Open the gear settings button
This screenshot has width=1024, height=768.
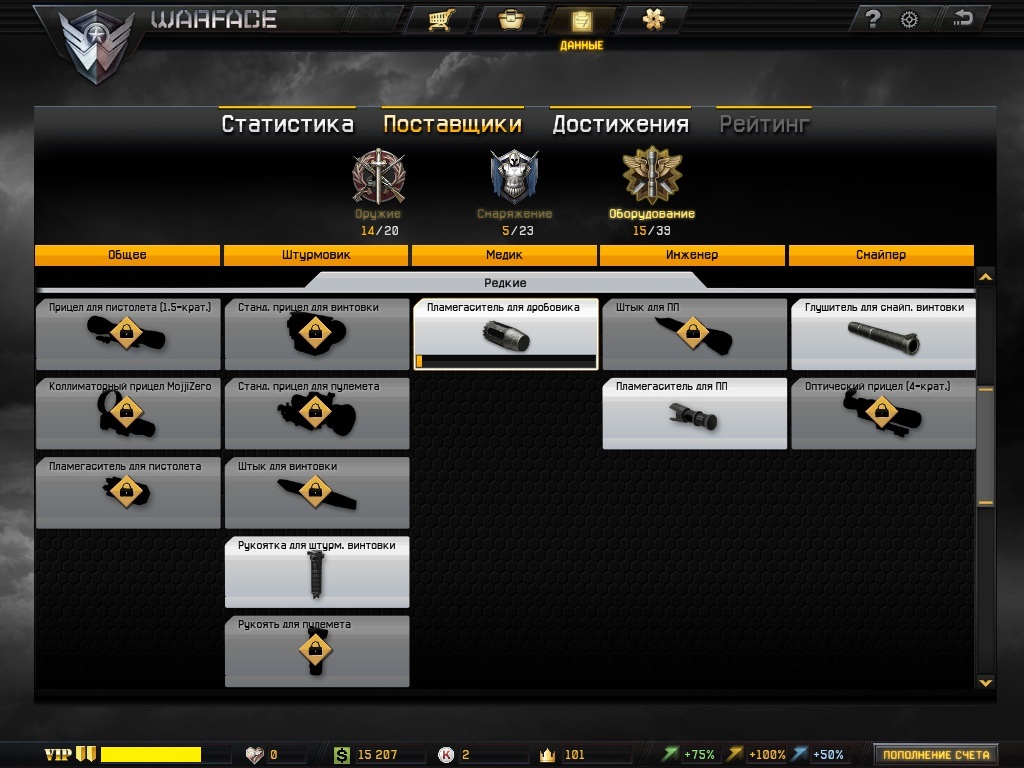click(909, 19)
